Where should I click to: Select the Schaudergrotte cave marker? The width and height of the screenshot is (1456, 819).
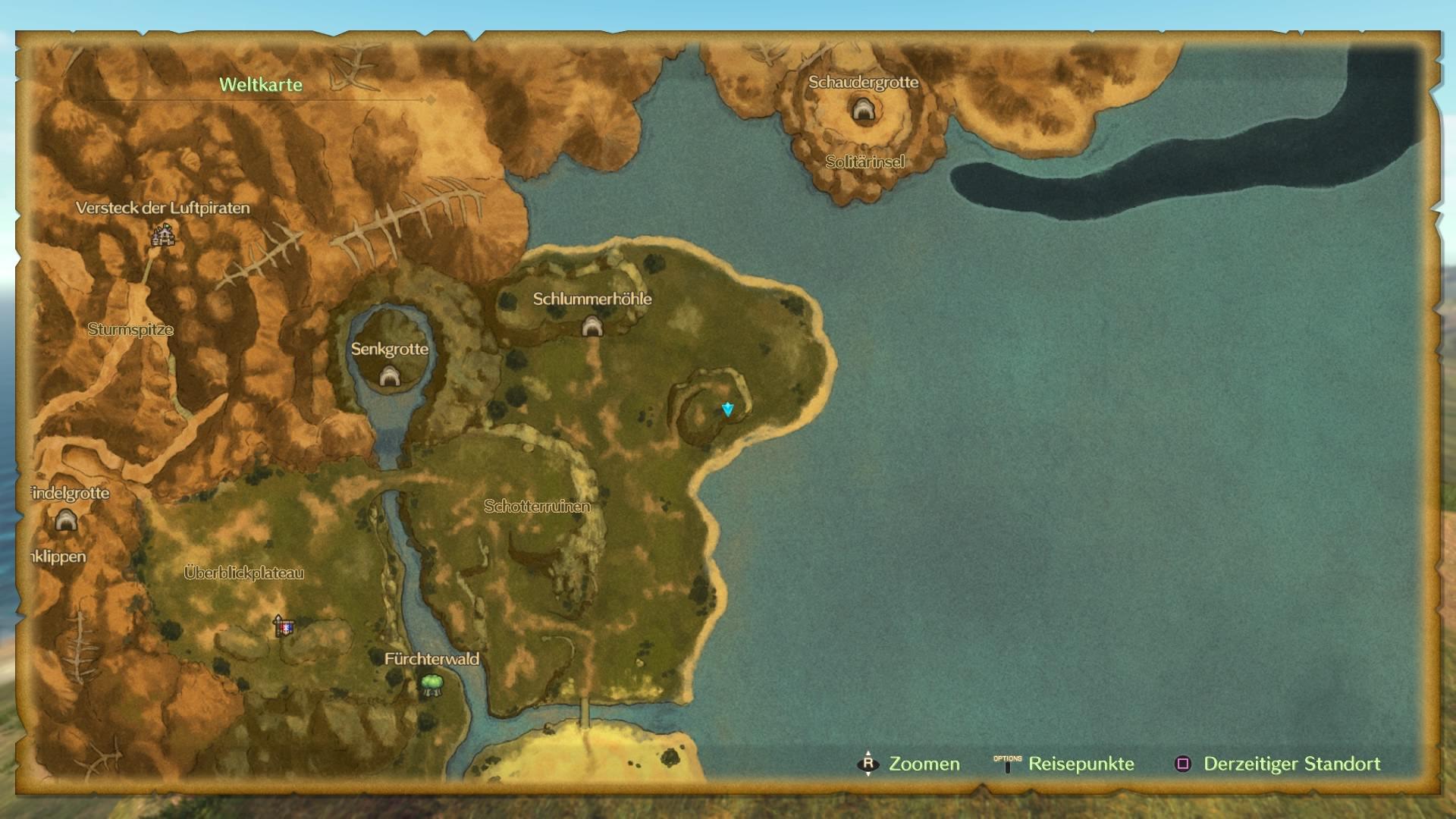tap(862, 111)
